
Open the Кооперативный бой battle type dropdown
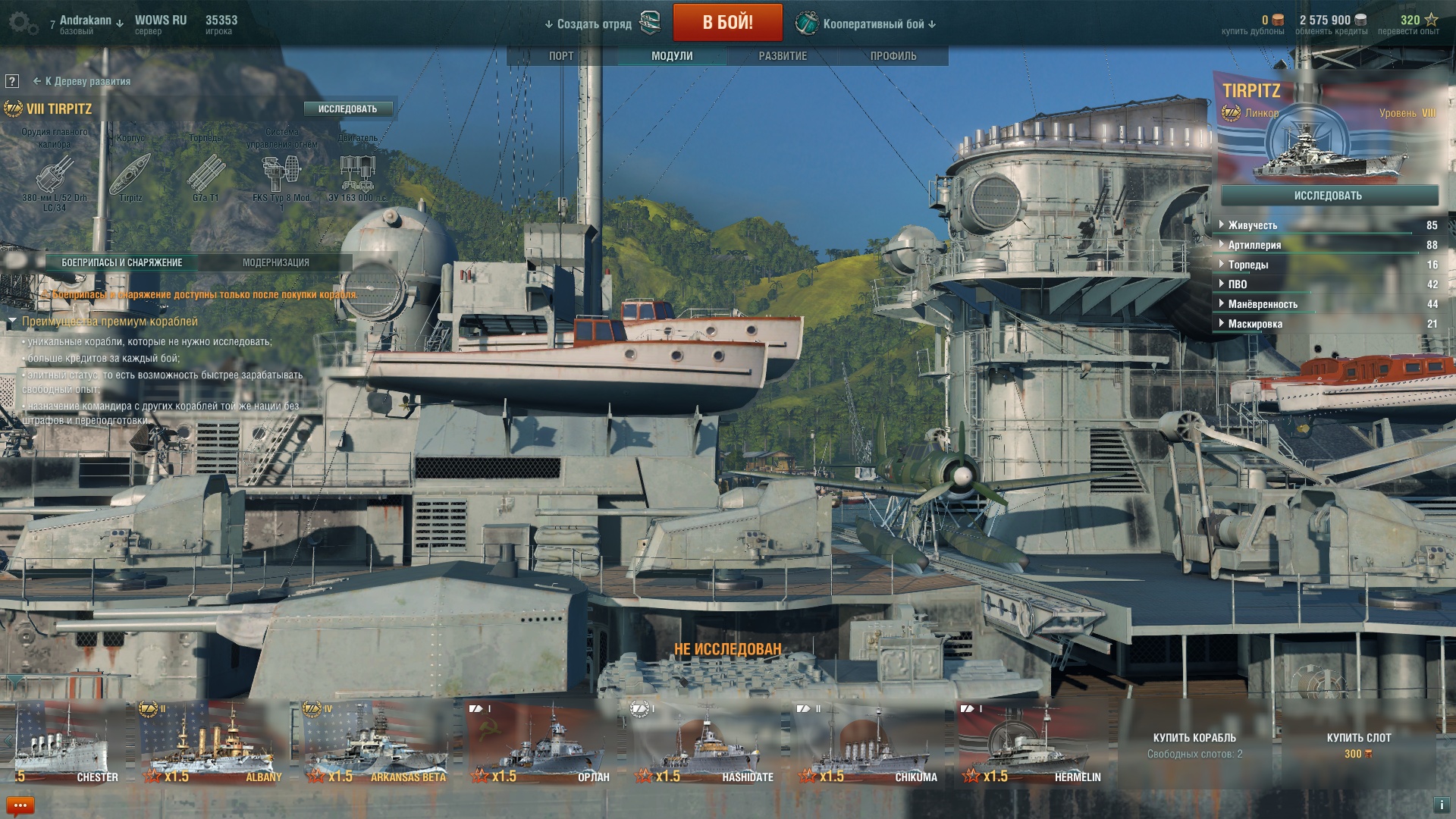pos(867,24)
